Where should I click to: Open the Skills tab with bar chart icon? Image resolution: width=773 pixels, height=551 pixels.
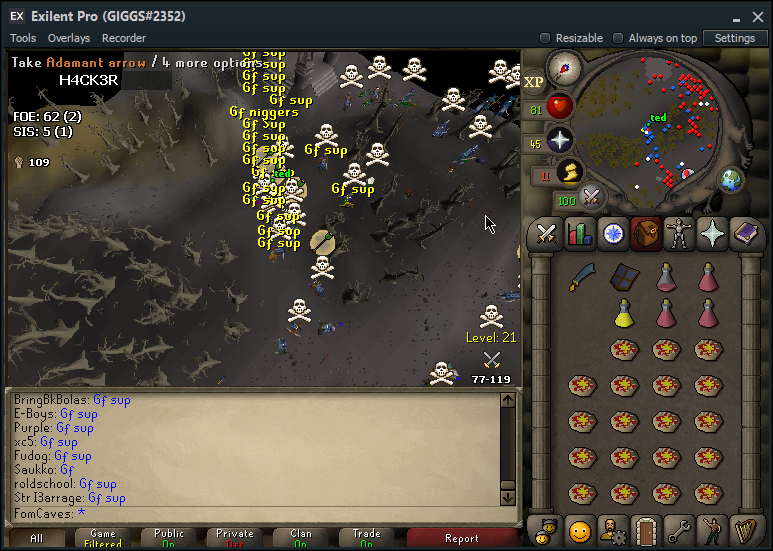click(580, 234)
